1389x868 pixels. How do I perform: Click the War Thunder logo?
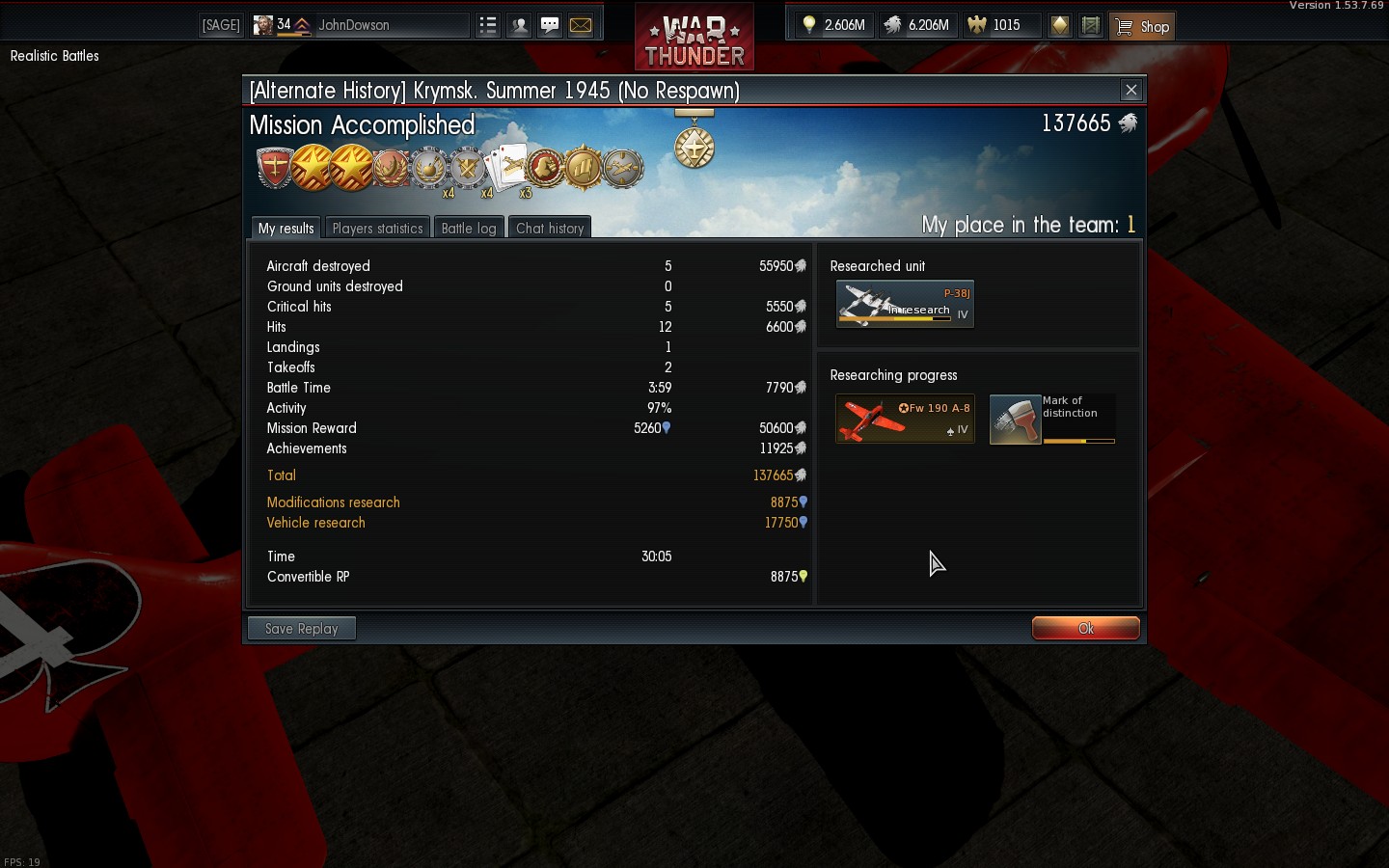(x=694, y=39)
